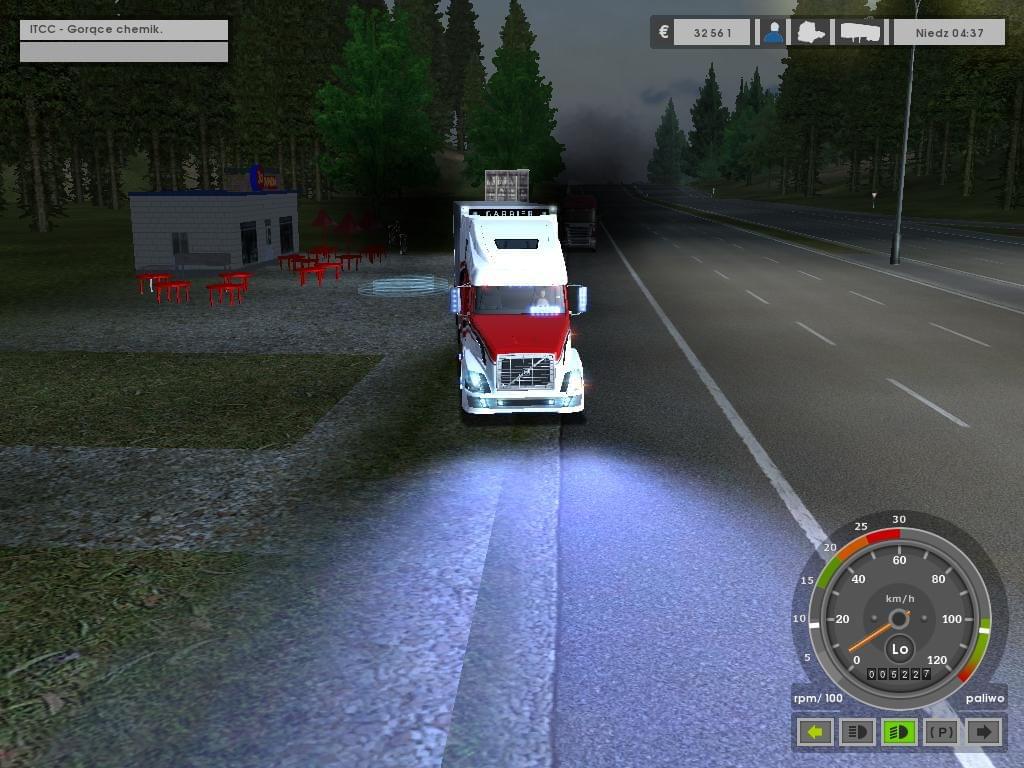Open the country map icon
Screen dimensions: 1024x768
point(811,32)
